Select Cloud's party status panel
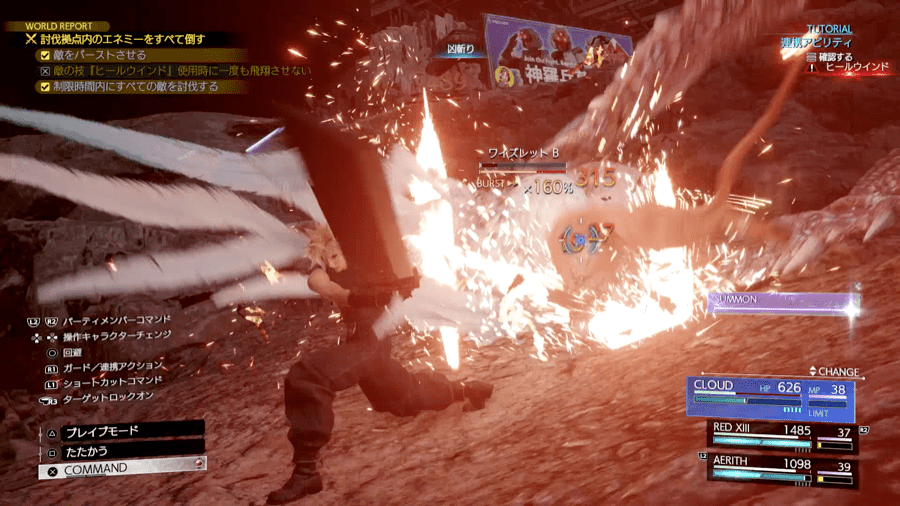900x506 pixels. [x=768, y=396]
